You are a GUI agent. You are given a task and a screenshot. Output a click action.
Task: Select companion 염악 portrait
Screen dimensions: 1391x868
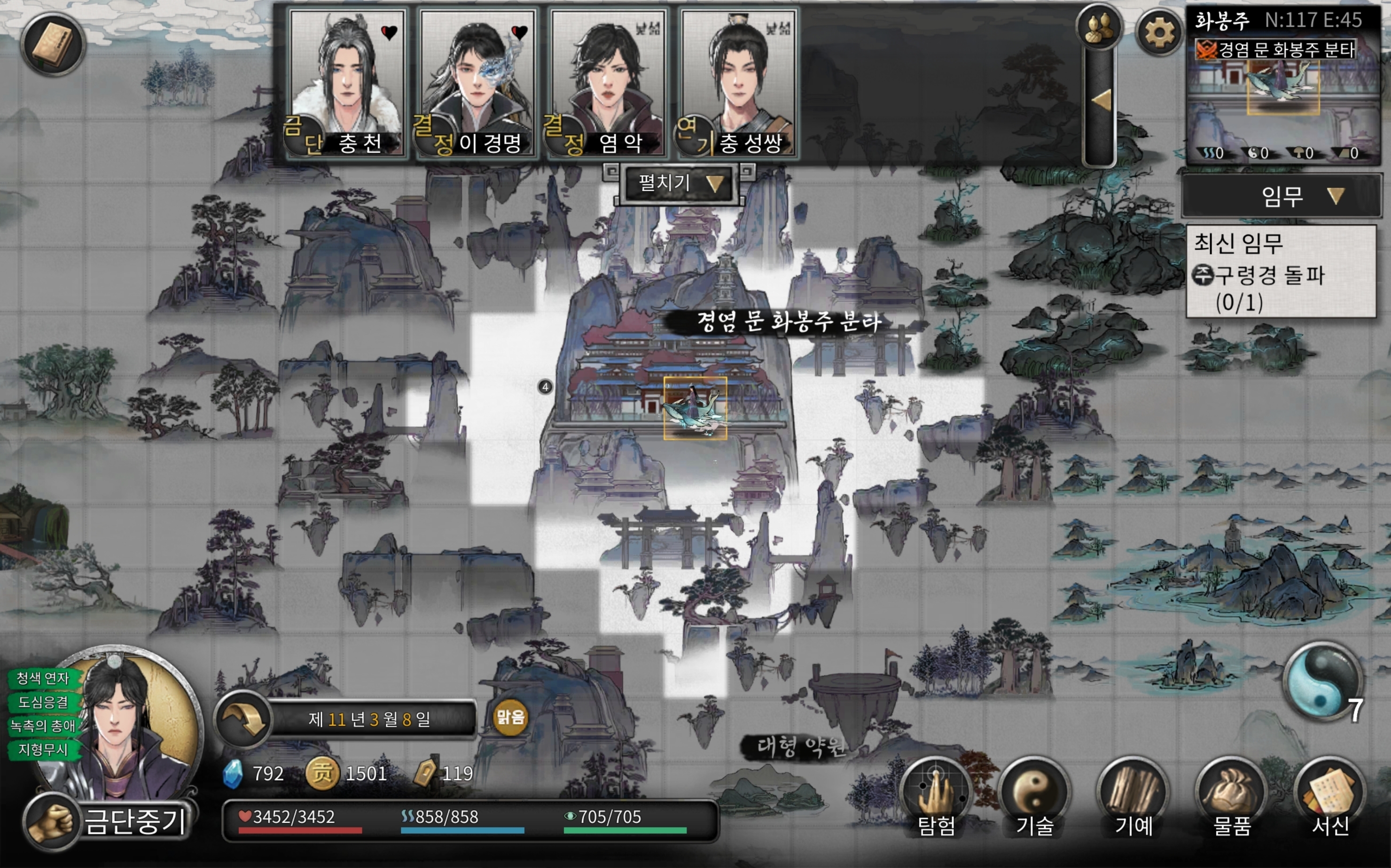pyautogui.click(x=607, y=80)
